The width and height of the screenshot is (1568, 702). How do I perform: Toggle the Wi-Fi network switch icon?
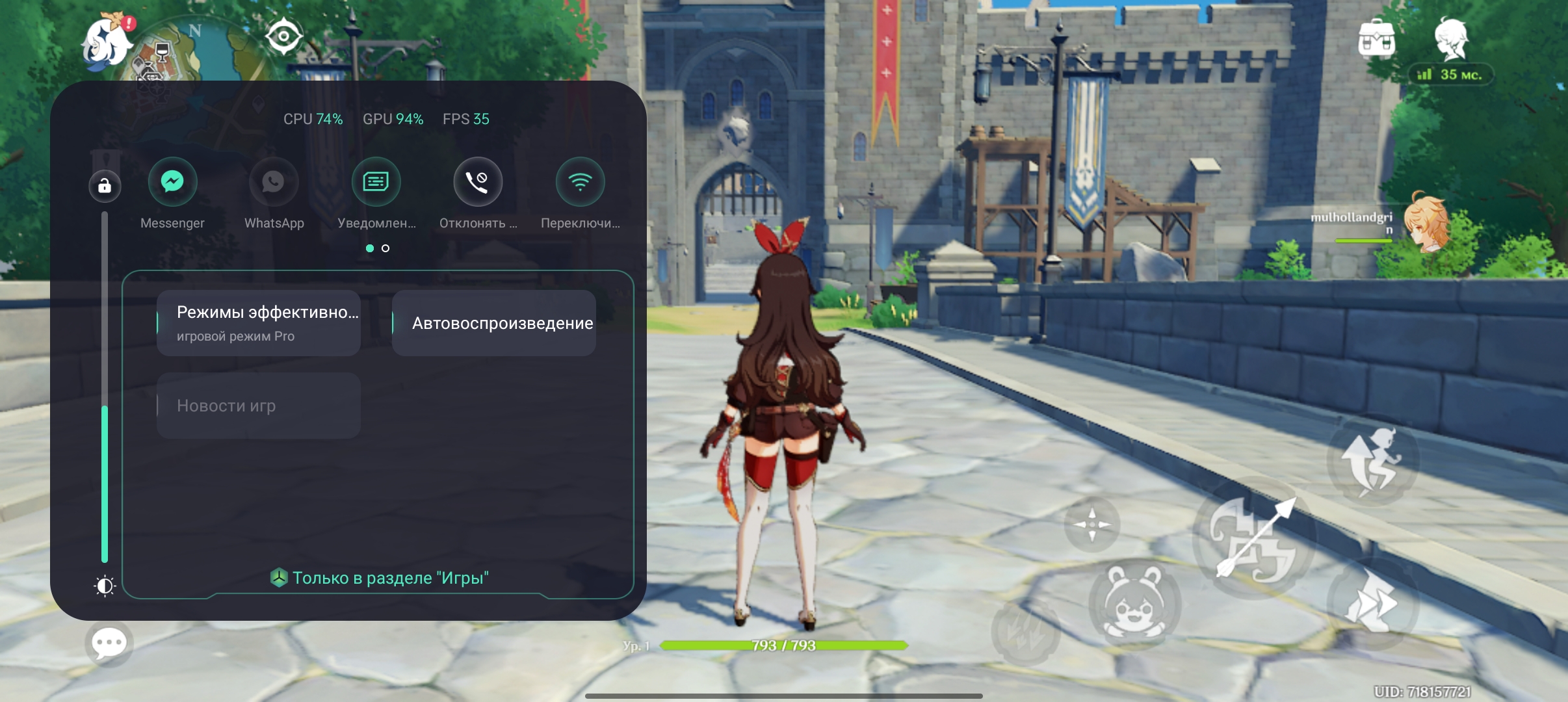point(580,181)
